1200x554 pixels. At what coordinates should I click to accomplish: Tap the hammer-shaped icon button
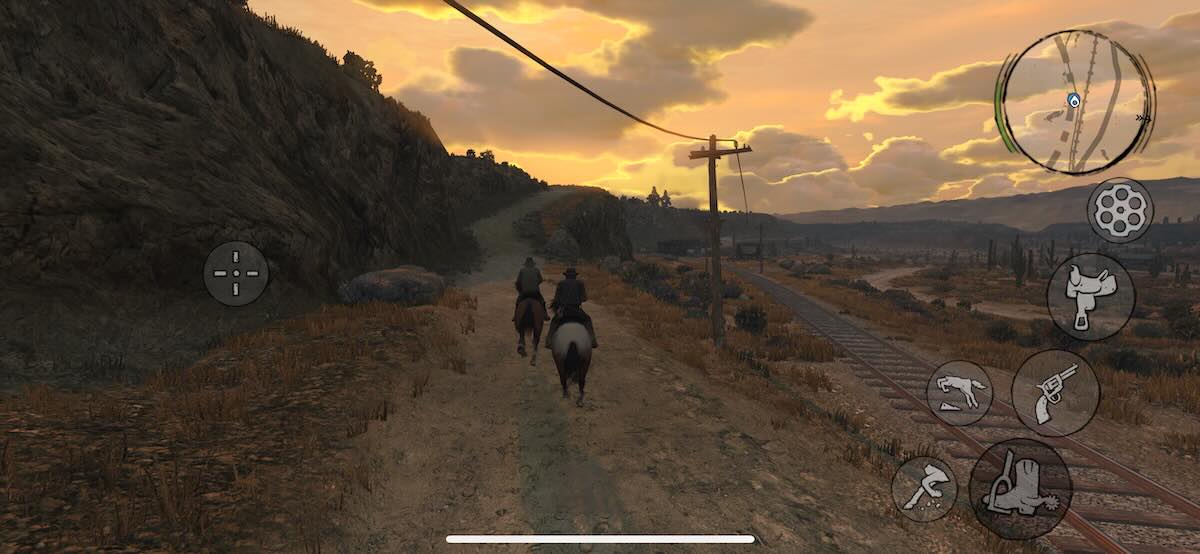924,489
